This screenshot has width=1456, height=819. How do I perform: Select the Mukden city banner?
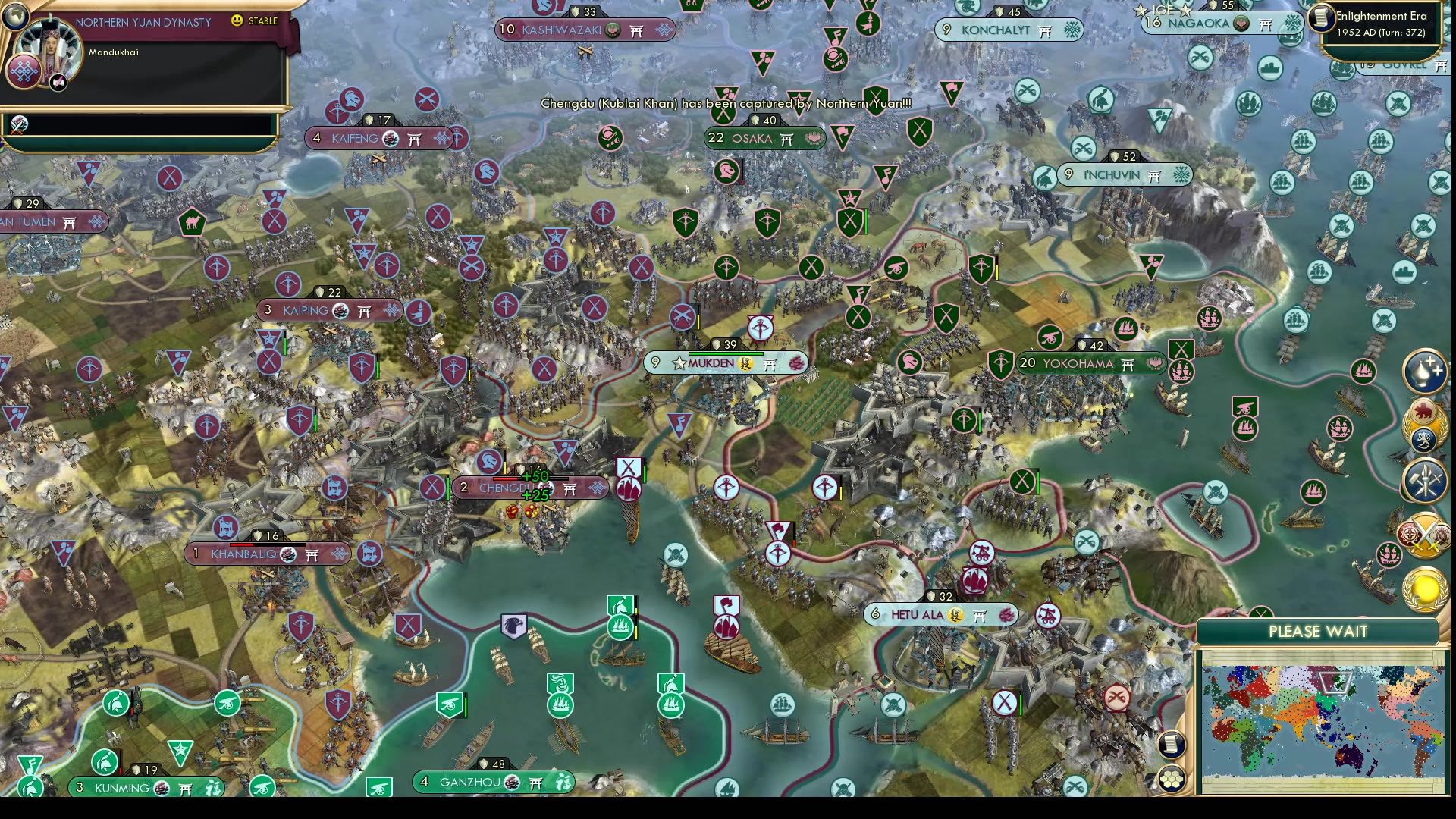(722, 363)
